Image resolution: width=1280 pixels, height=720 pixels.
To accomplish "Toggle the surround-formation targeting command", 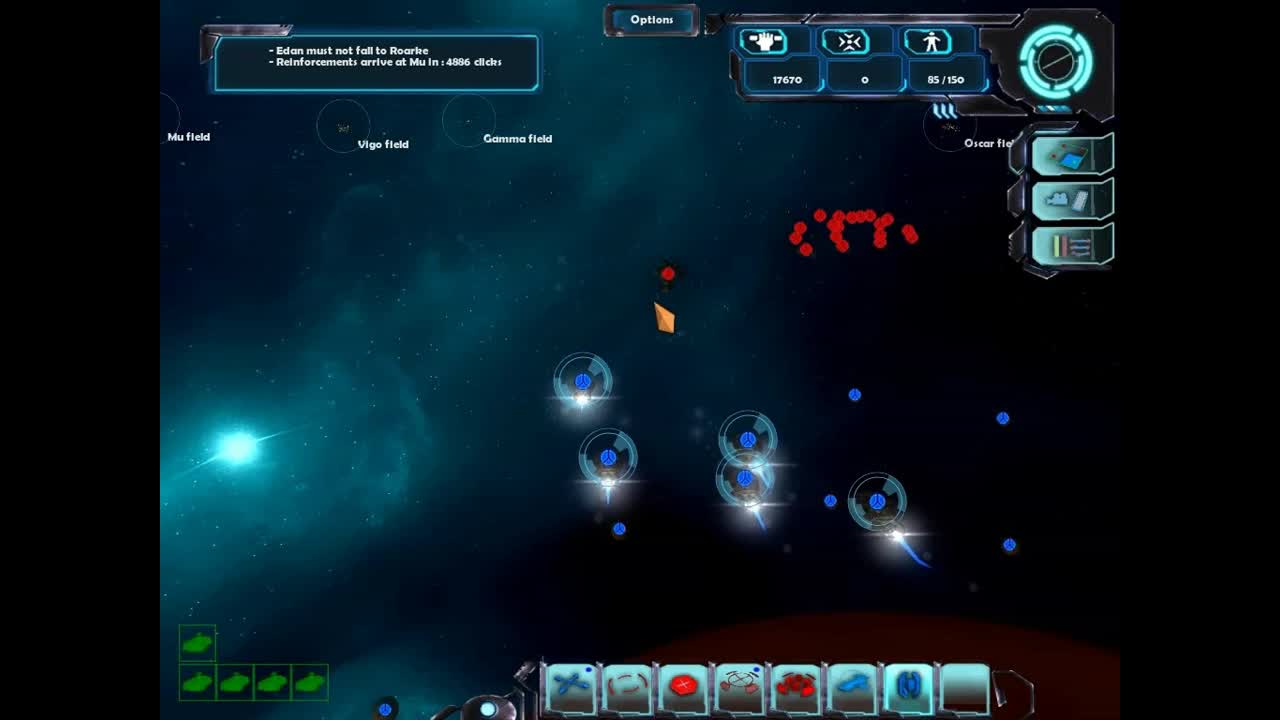I will 740,685.
